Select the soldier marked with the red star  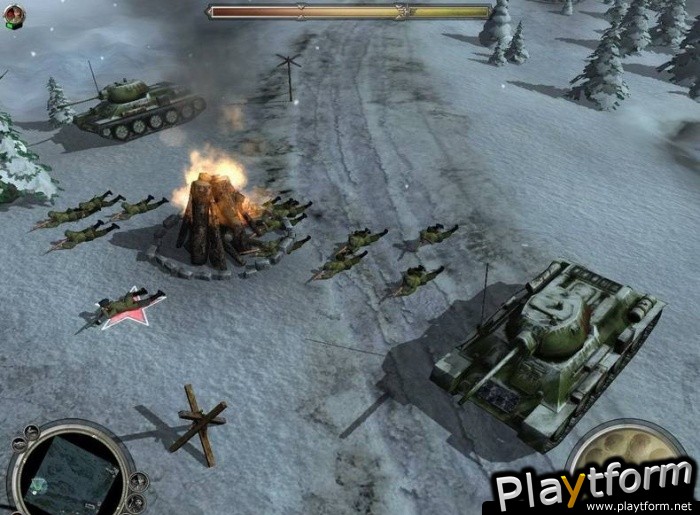click(130, 302)
